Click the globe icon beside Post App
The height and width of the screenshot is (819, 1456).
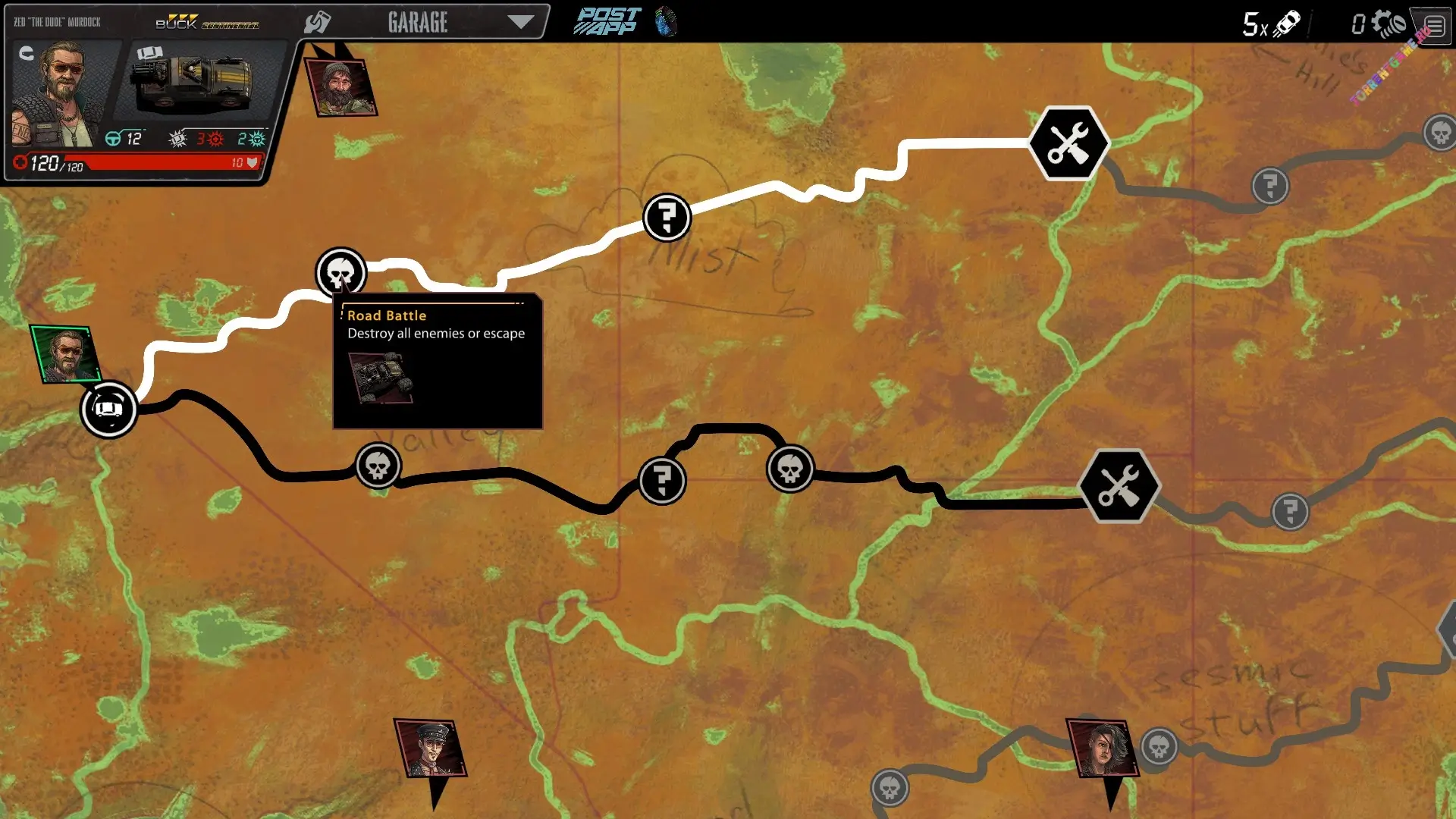tap(666, 22)
